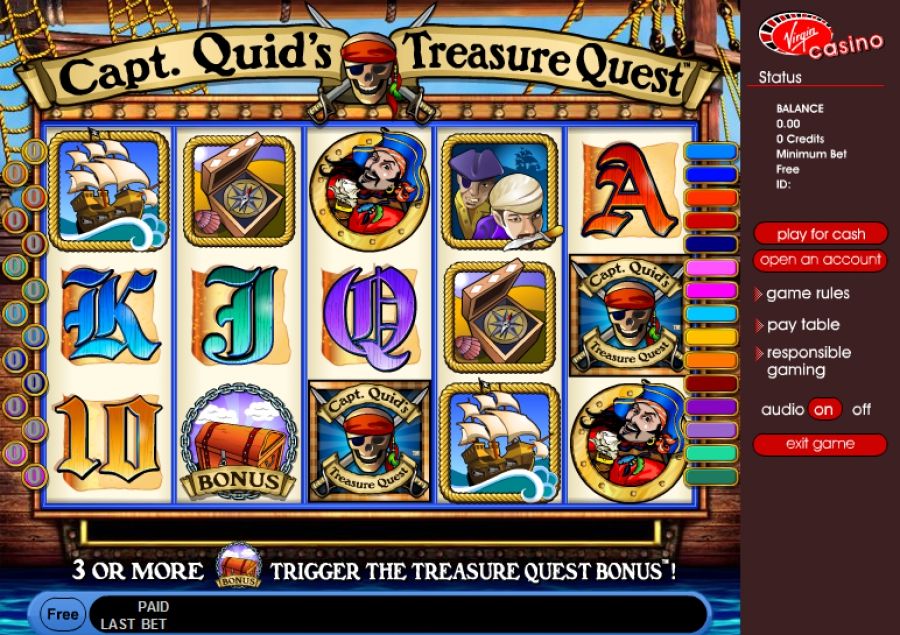Screen dimensions: 900x635
Task: Open the pay table
Action: (803, 325)
